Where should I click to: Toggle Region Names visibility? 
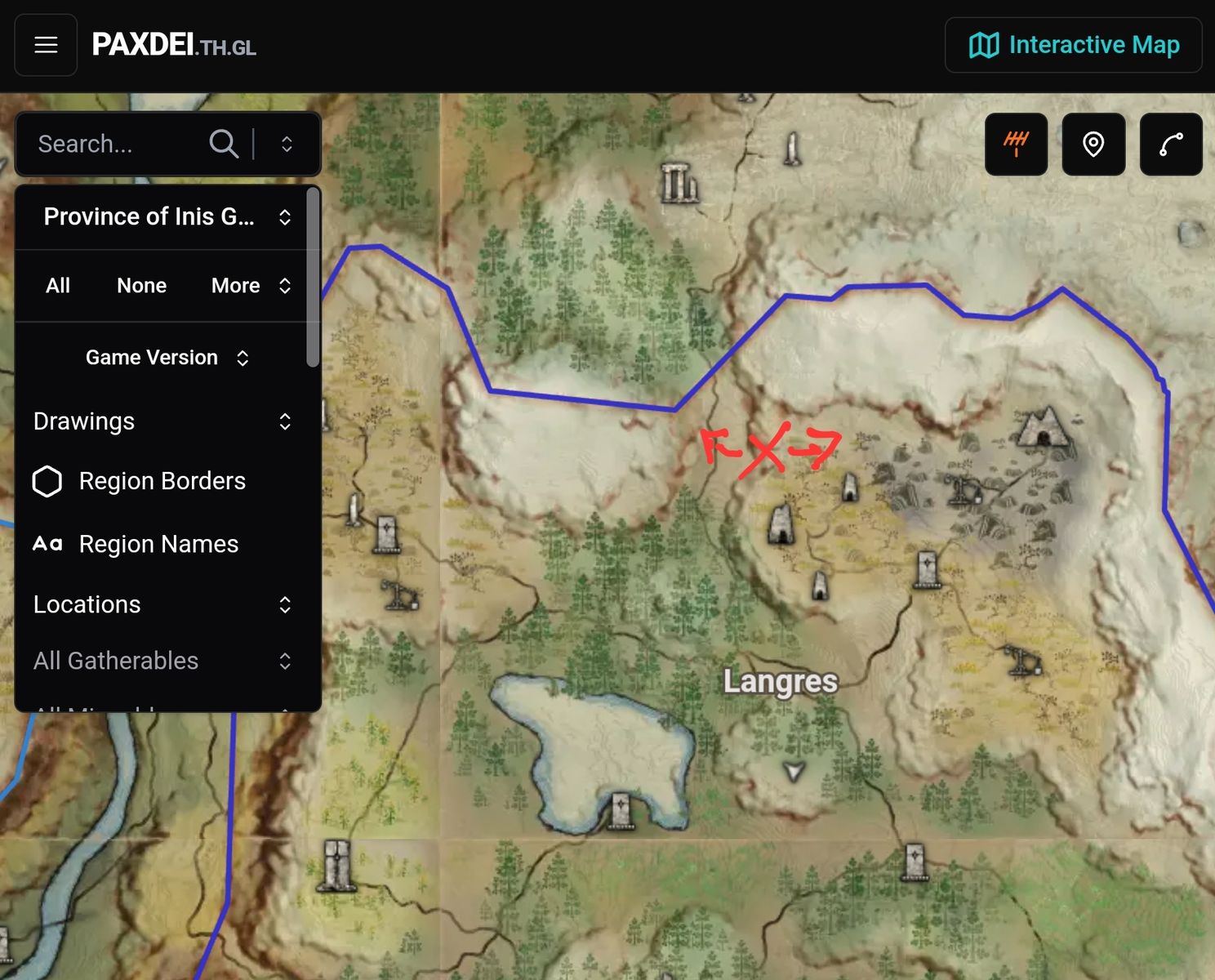coord(136,544)
